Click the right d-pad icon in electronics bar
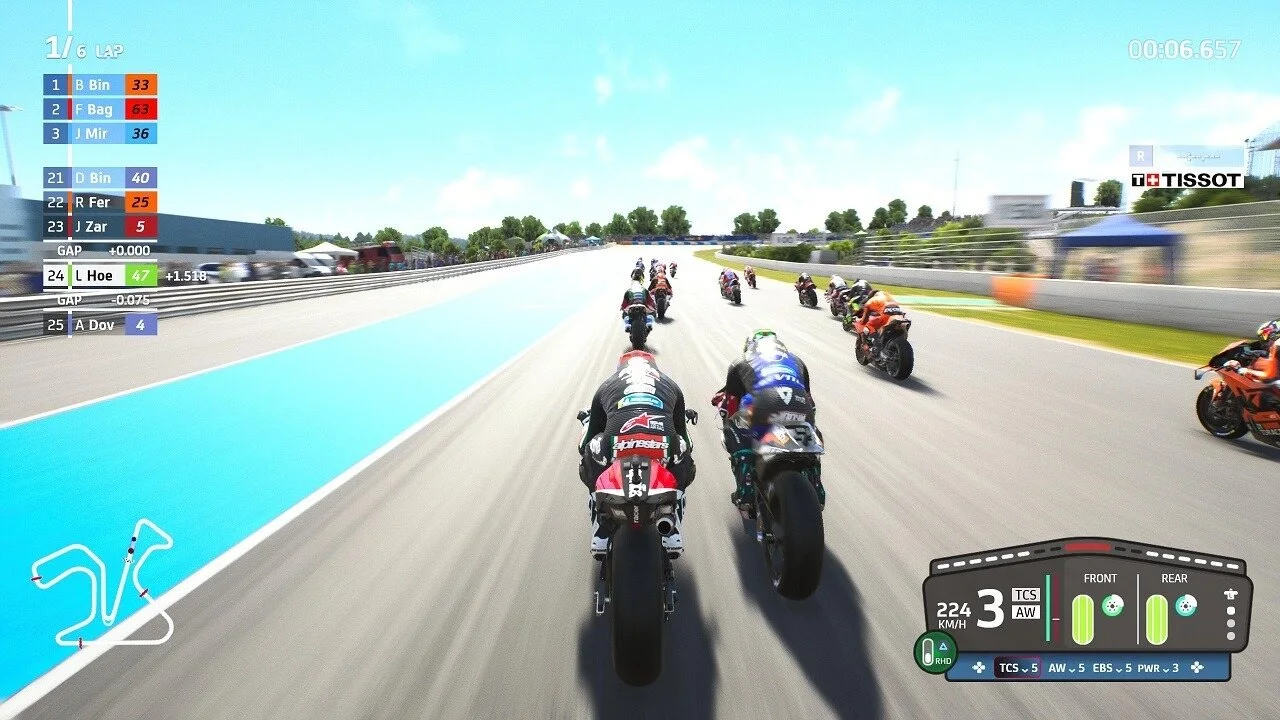The image size is (1280, 720). 1197,668
